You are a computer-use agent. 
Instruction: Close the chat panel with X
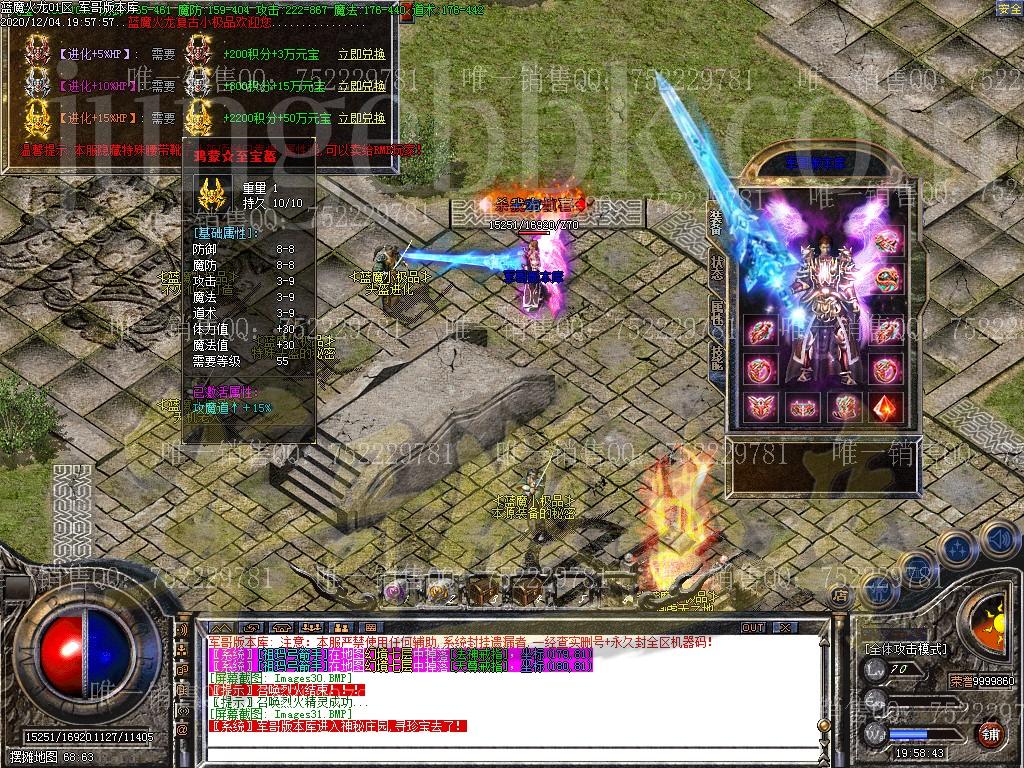[x=784, y=628]
